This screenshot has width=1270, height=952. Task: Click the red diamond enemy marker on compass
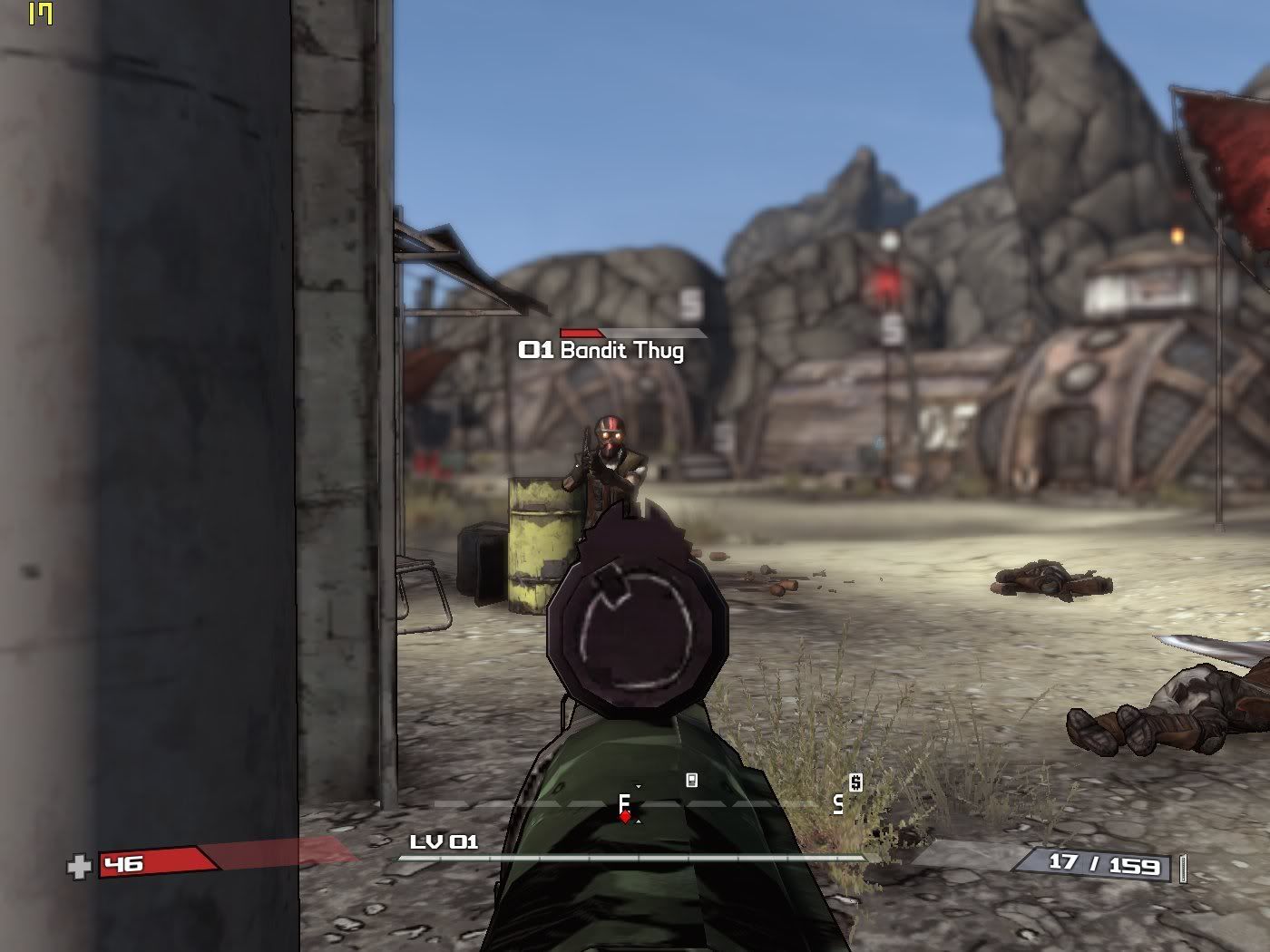click(x=625, y=817)
